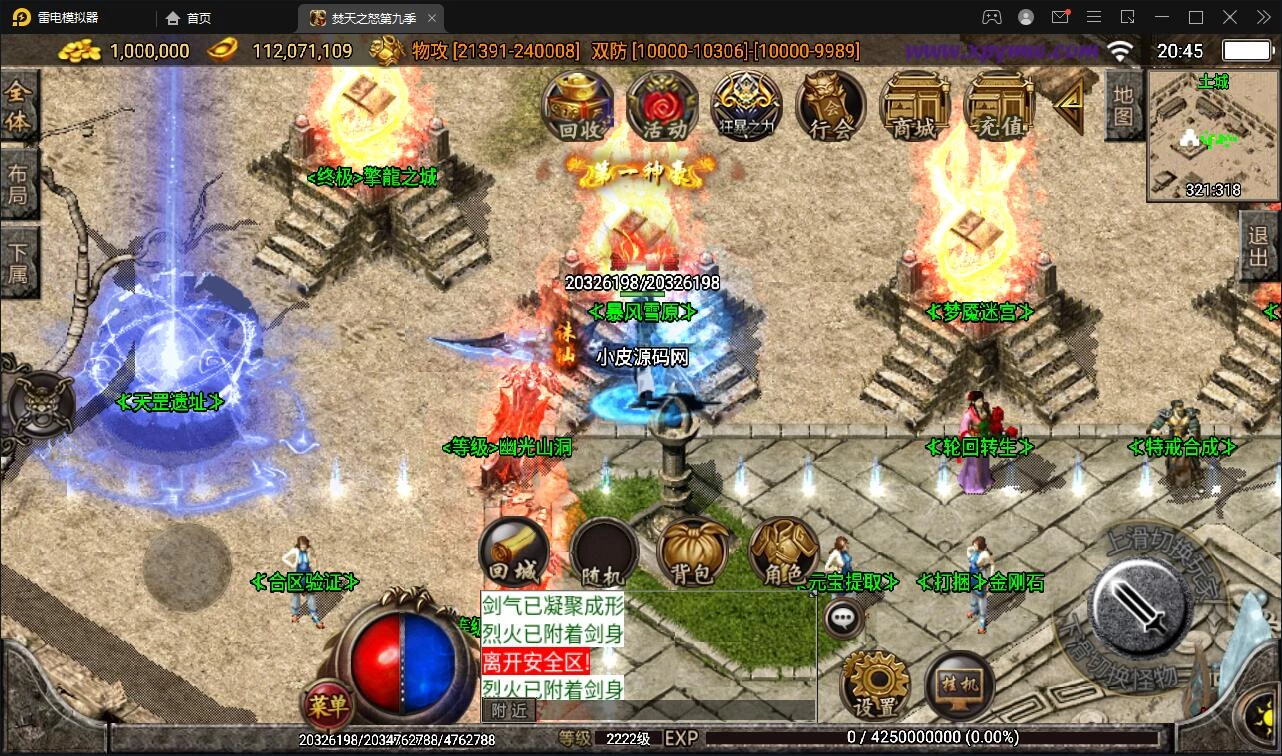Open the 地图 map button

[1124, 105]
